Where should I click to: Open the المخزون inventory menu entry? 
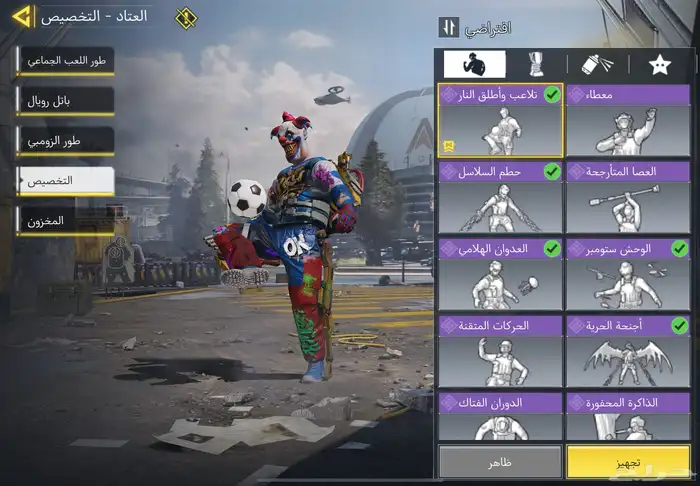tap(66, 221)
